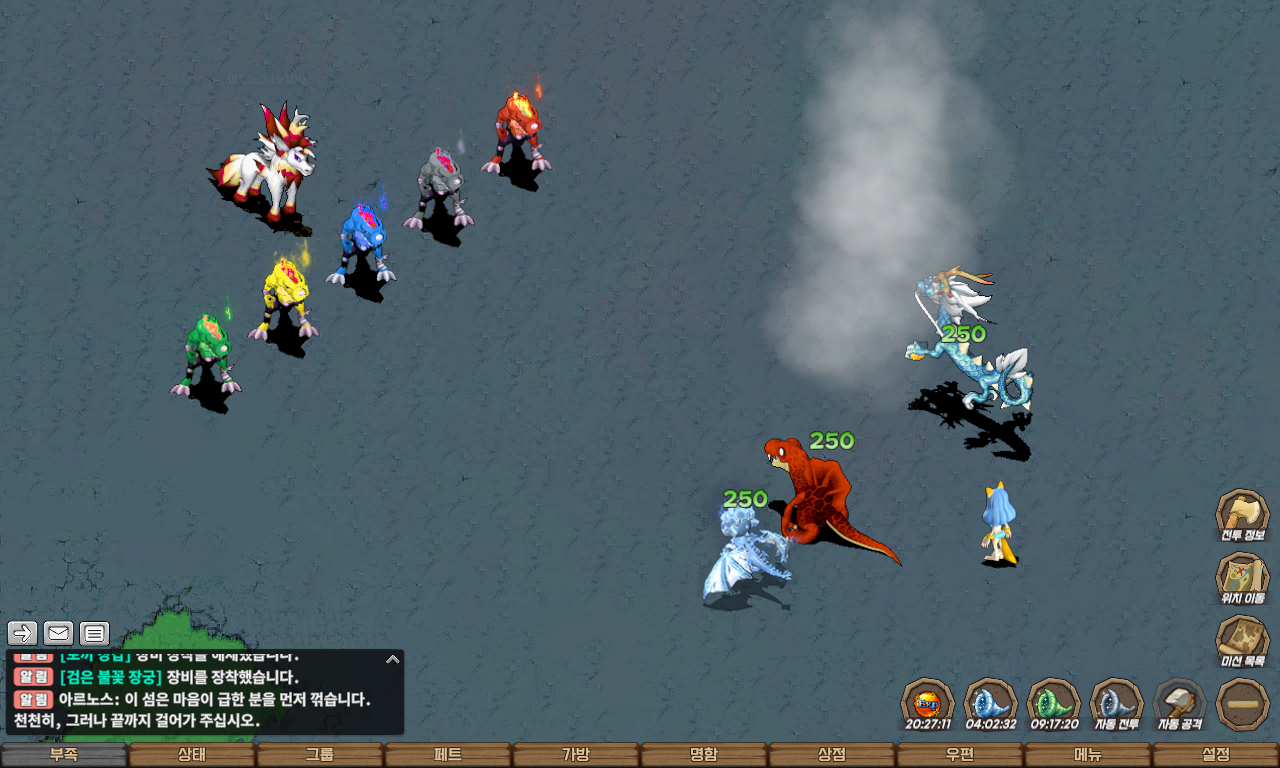The height and width of the screenshot is (768, 1280).
Task: Open the 설정 (settings) menu
Action: pos(1216,755)
